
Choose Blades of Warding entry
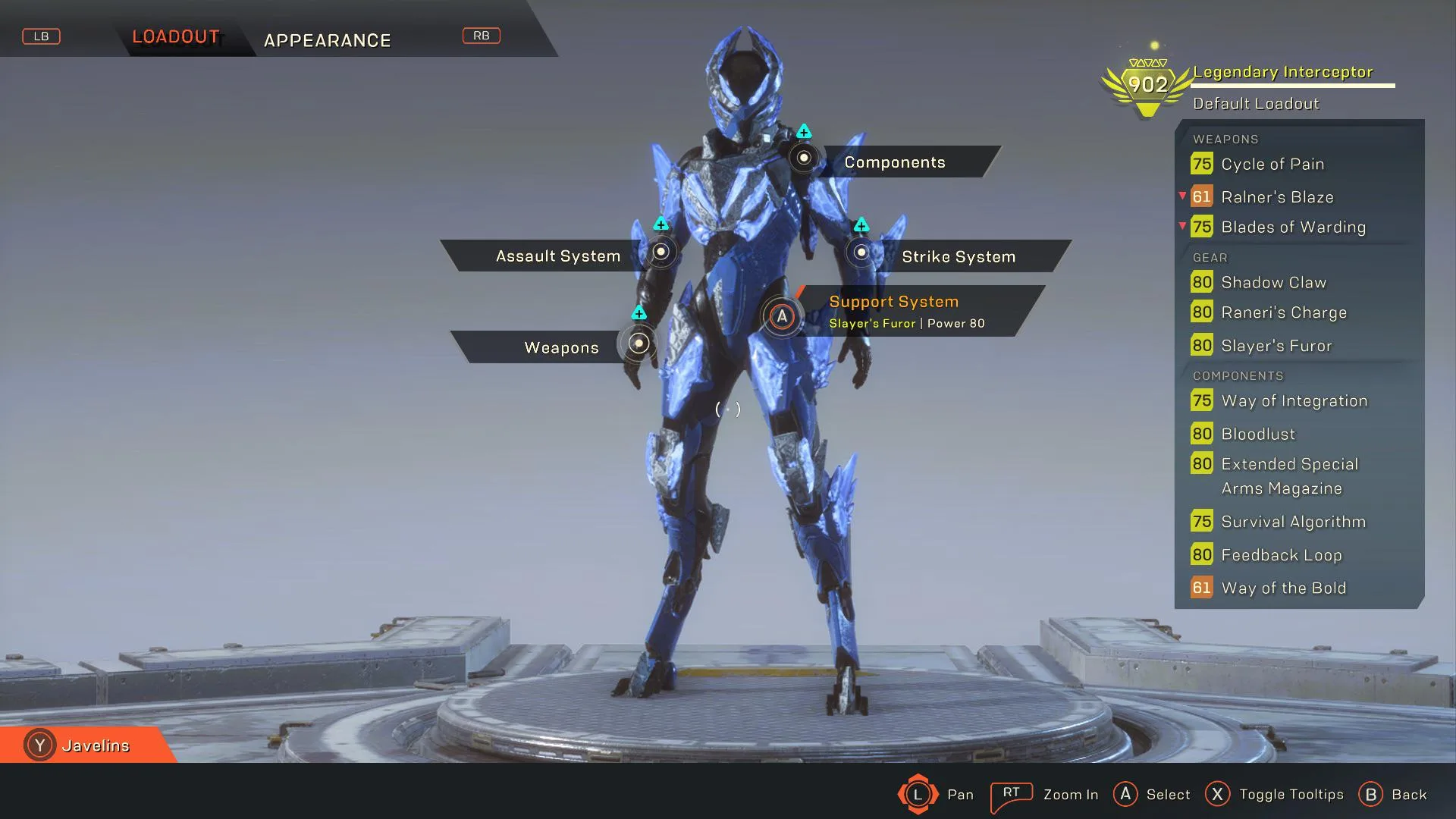[x=1293, y=227]
